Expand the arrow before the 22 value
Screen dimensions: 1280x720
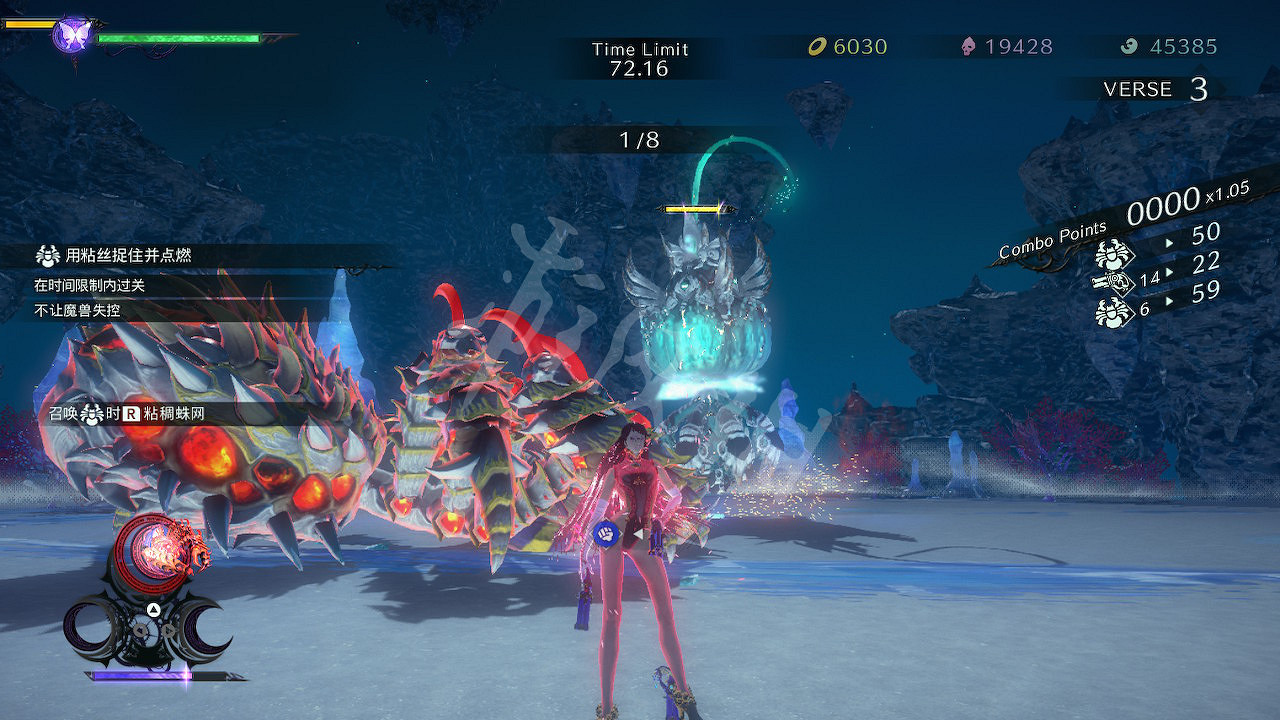(x=1169, y=270)
